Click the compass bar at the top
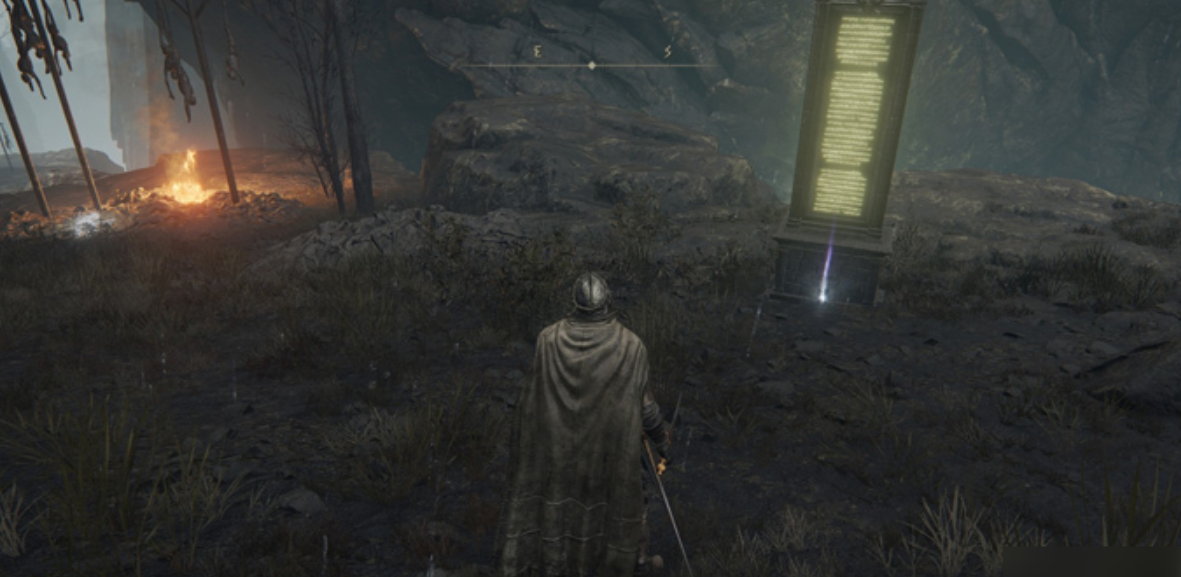Viewport: 1181px width, 577px height. [591, 64]
